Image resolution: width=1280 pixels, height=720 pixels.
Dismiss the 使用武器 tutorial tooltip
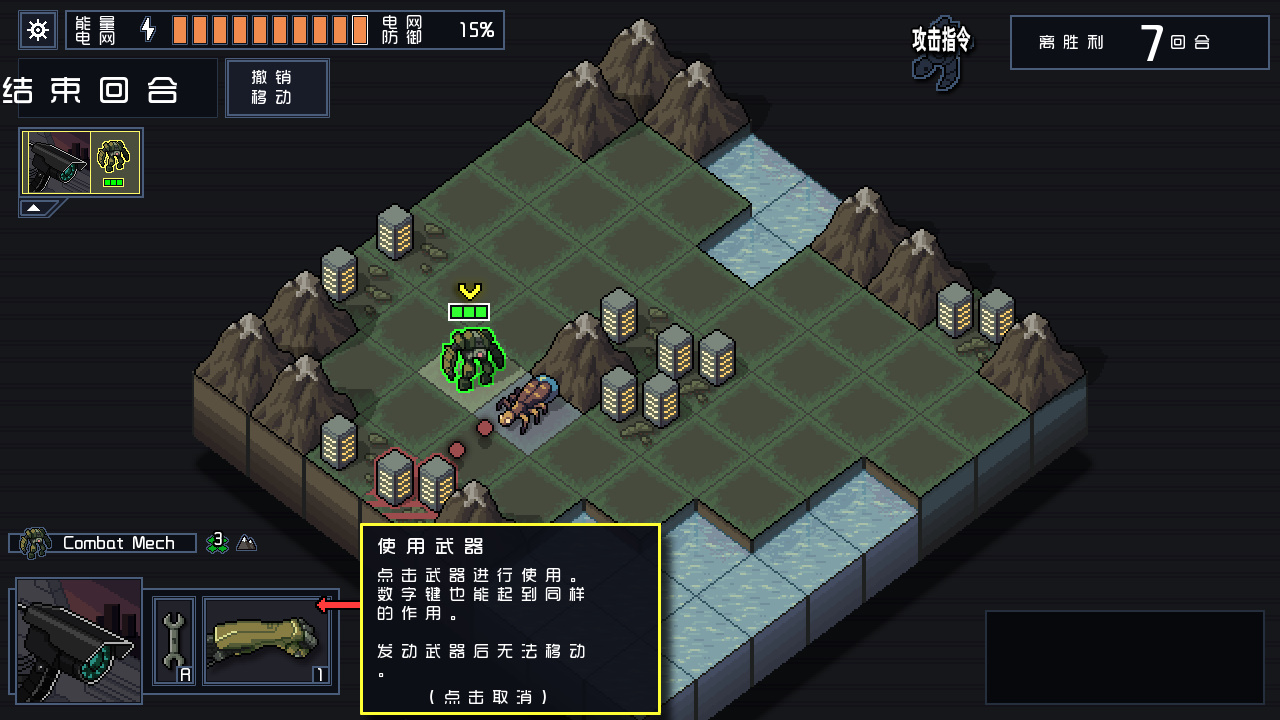pos(488,696)
